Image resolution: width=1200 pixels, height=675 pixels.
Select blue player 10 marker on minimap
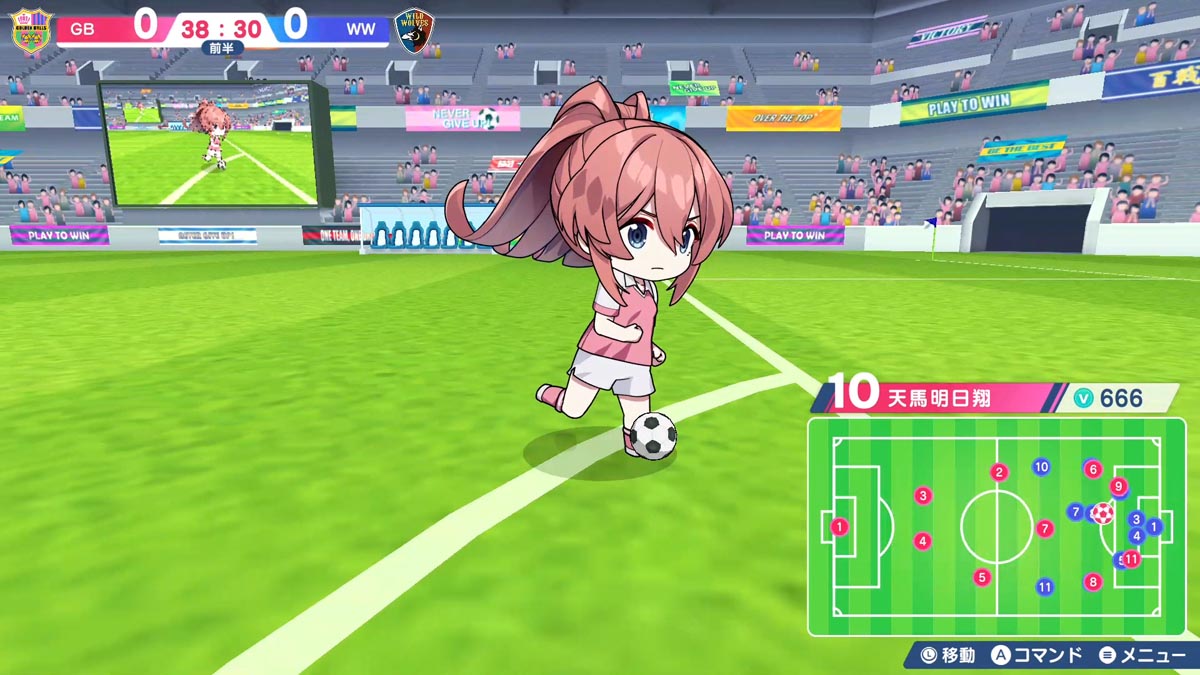pos(1041,466)
